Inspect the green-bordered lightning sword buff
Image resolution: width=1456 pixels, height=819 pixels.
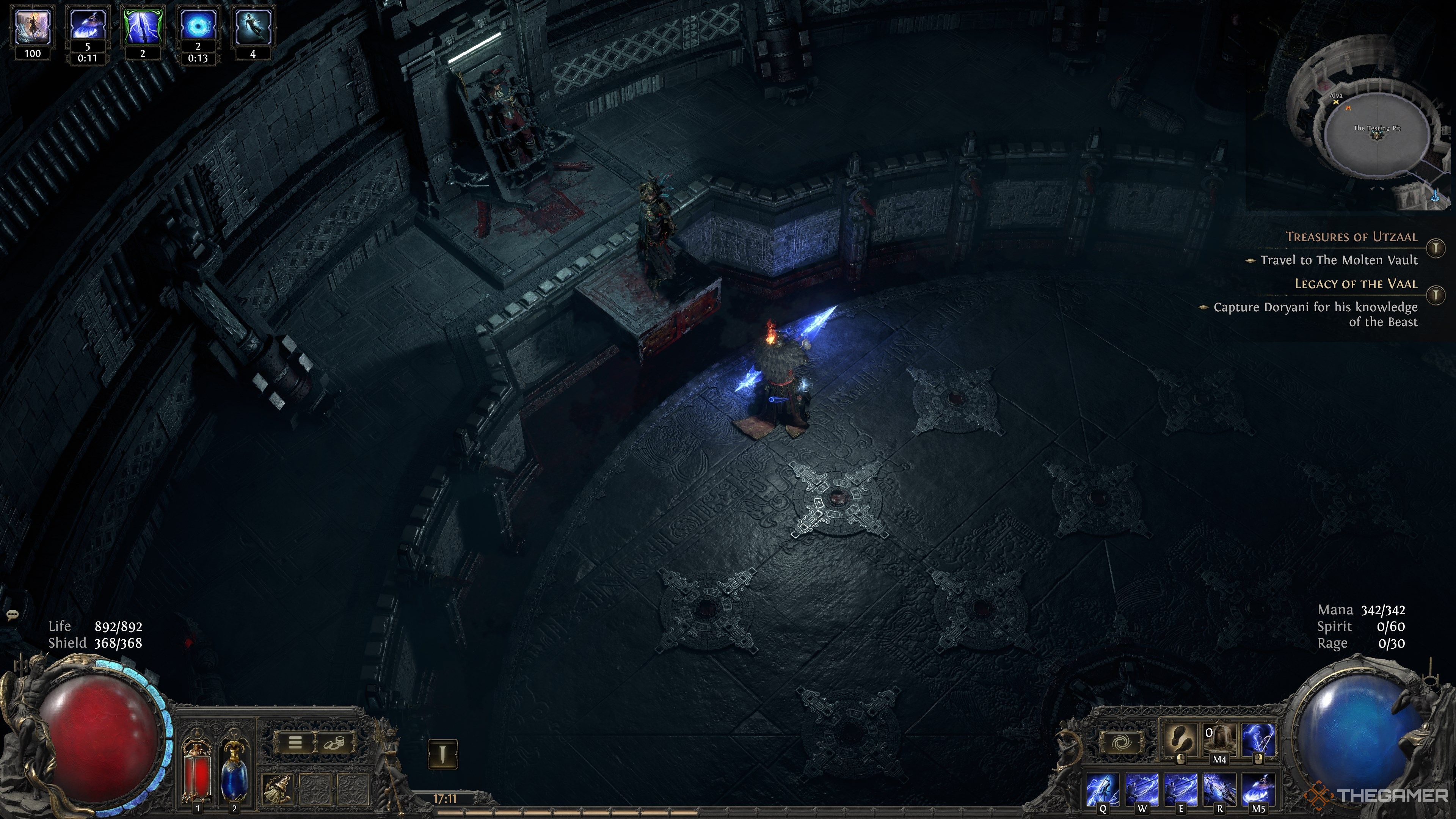[143, 27]
